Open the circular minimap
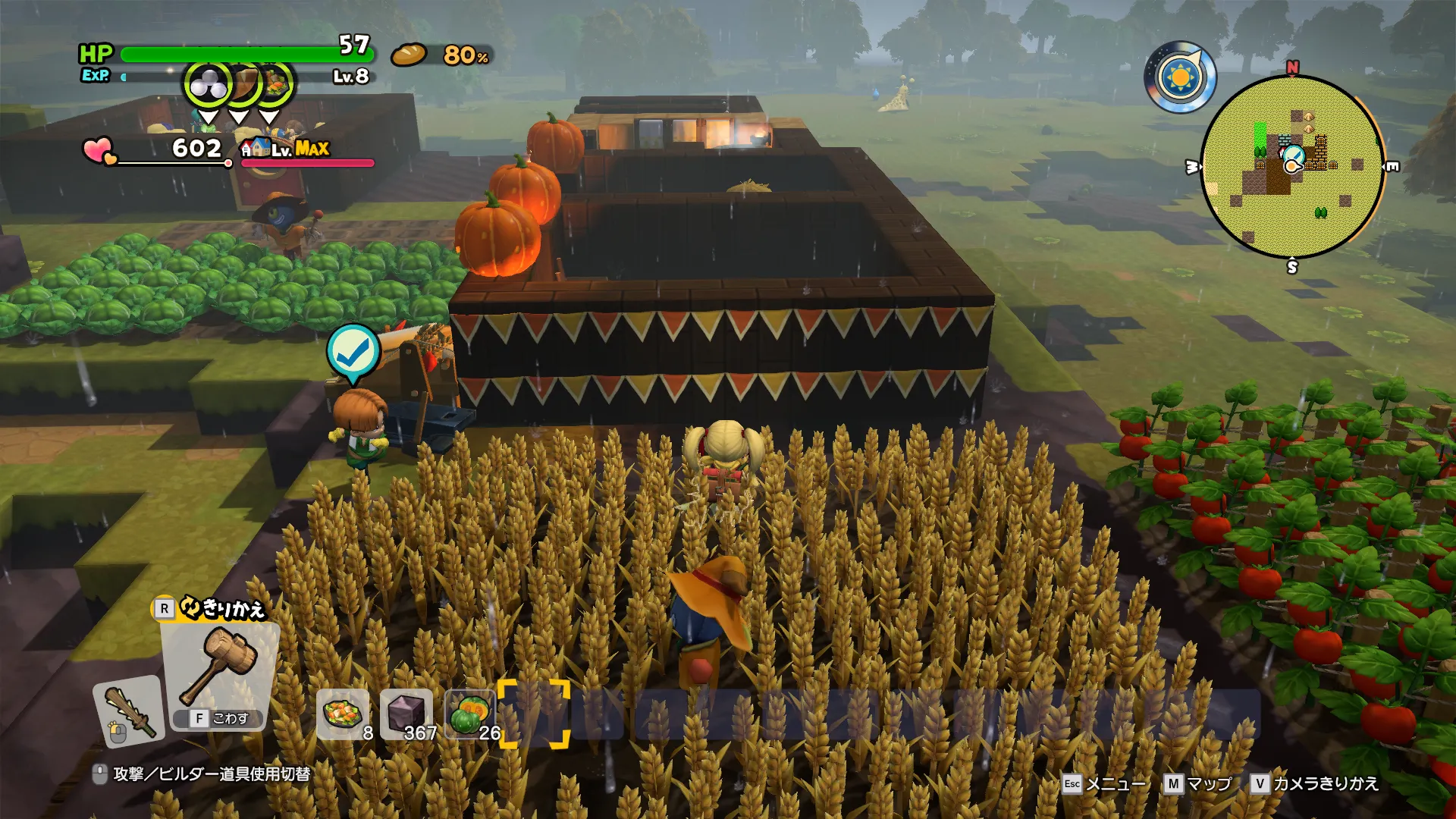This screenshot has height=819, width=1456. [1292, 167]
